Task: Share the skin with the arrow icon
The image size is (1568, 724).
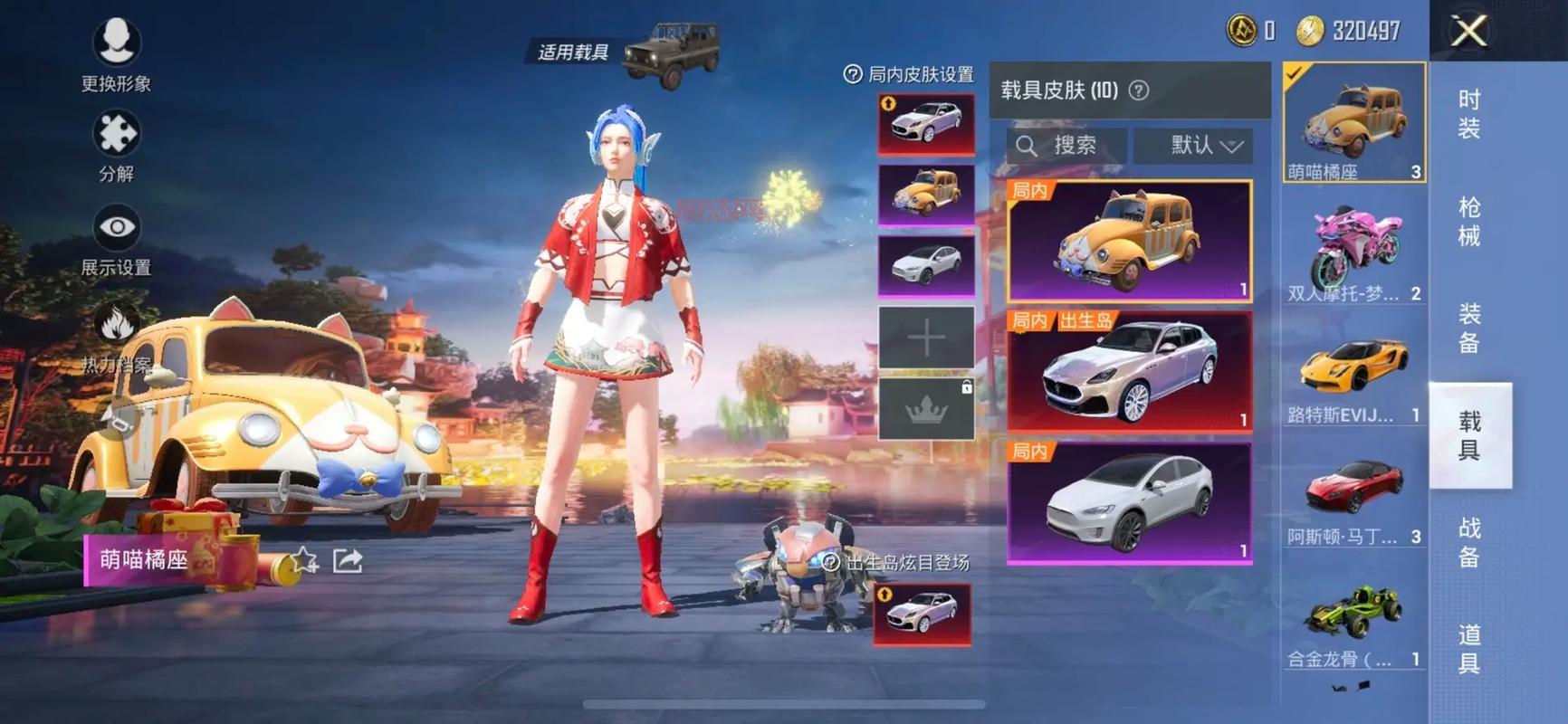Action: (x=348, y=561)
